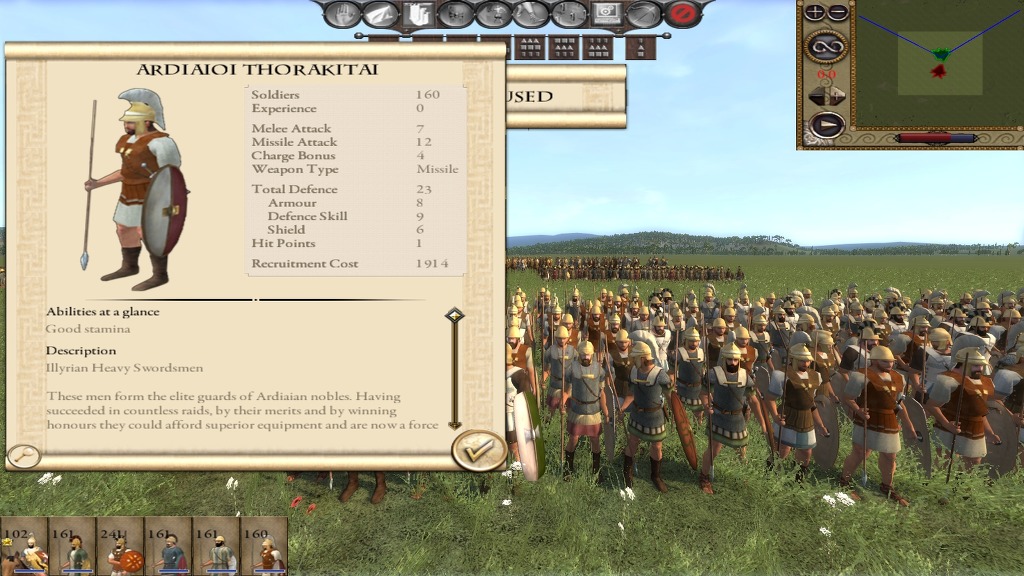Click the magnifying glass on the unit scroll
The image size is (1024, 576).
[23, 457]
